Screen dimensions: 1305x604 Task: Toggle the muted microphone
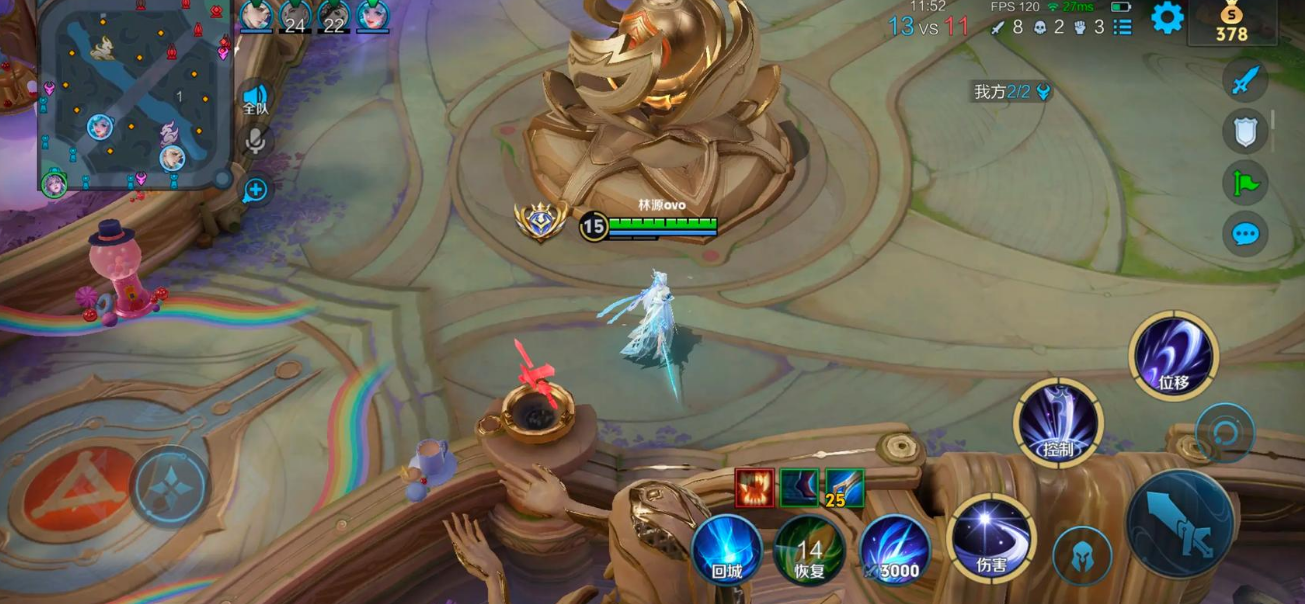click(255, 141)
